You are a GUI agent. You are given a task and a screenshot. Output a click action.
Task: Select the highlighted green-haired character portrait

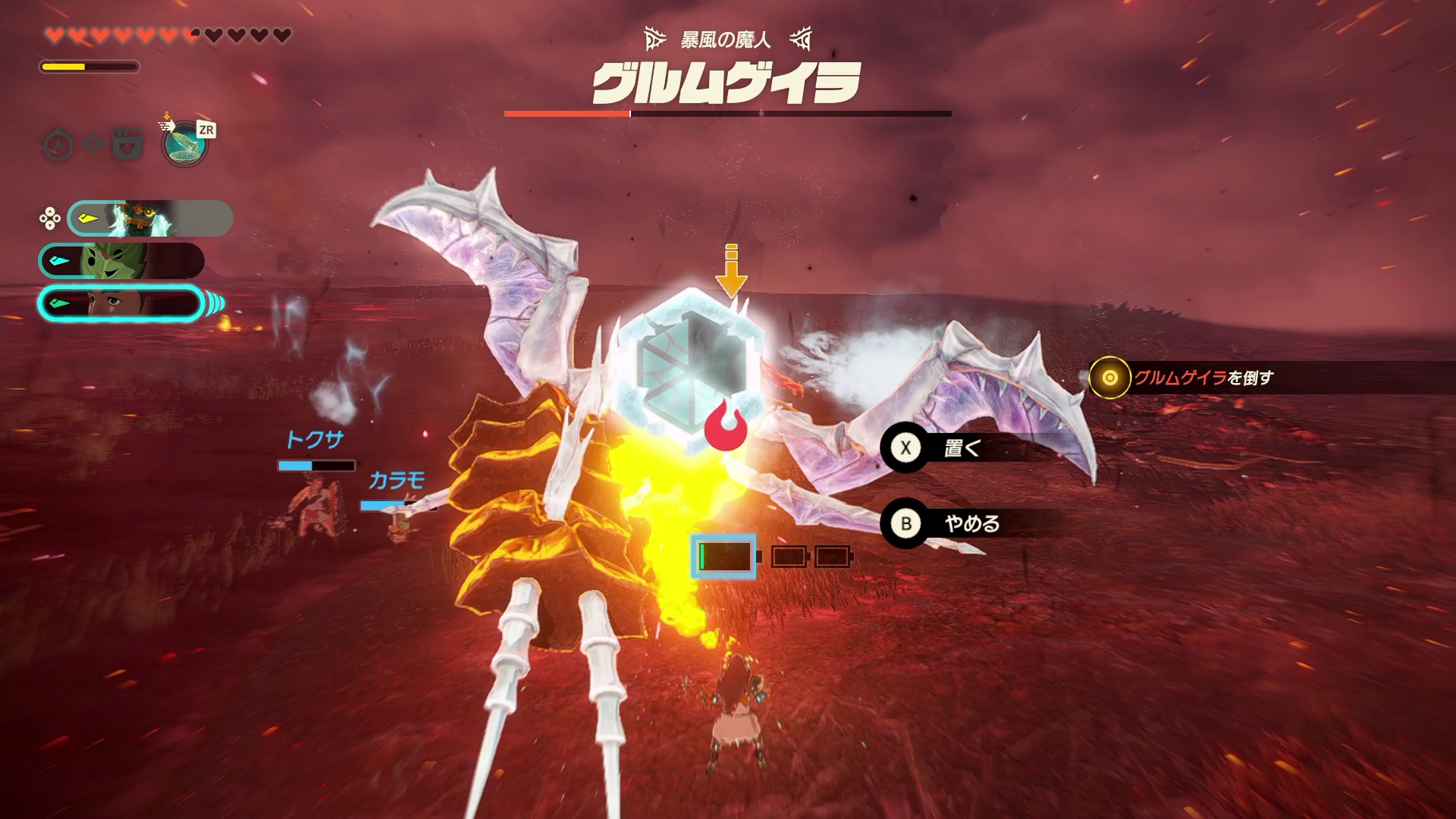[120, 304]
